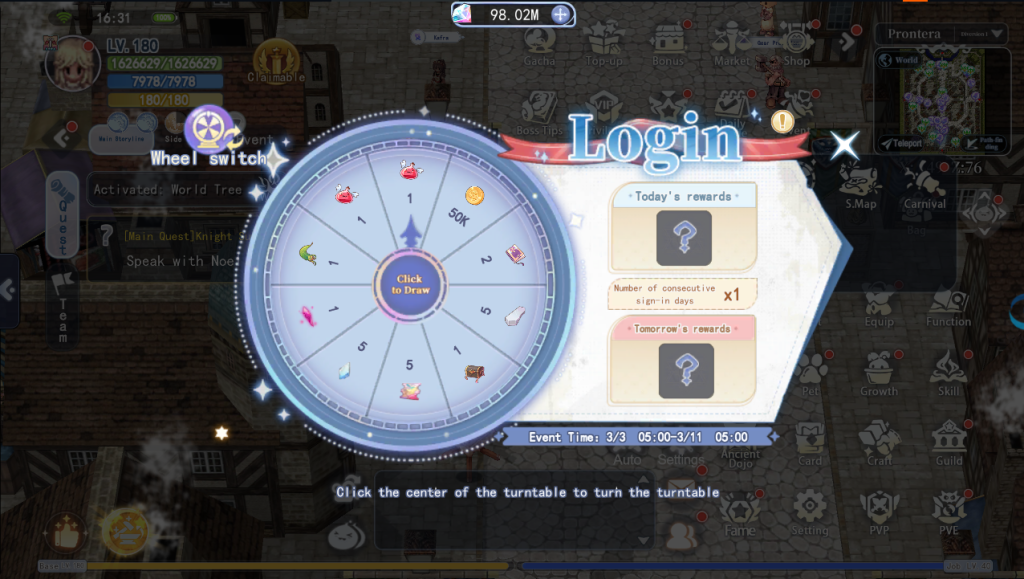The height and width of the screenshot is (579, 1024).
Task: Click the center Draw button on the wheel
Action: tap(407, 285)
